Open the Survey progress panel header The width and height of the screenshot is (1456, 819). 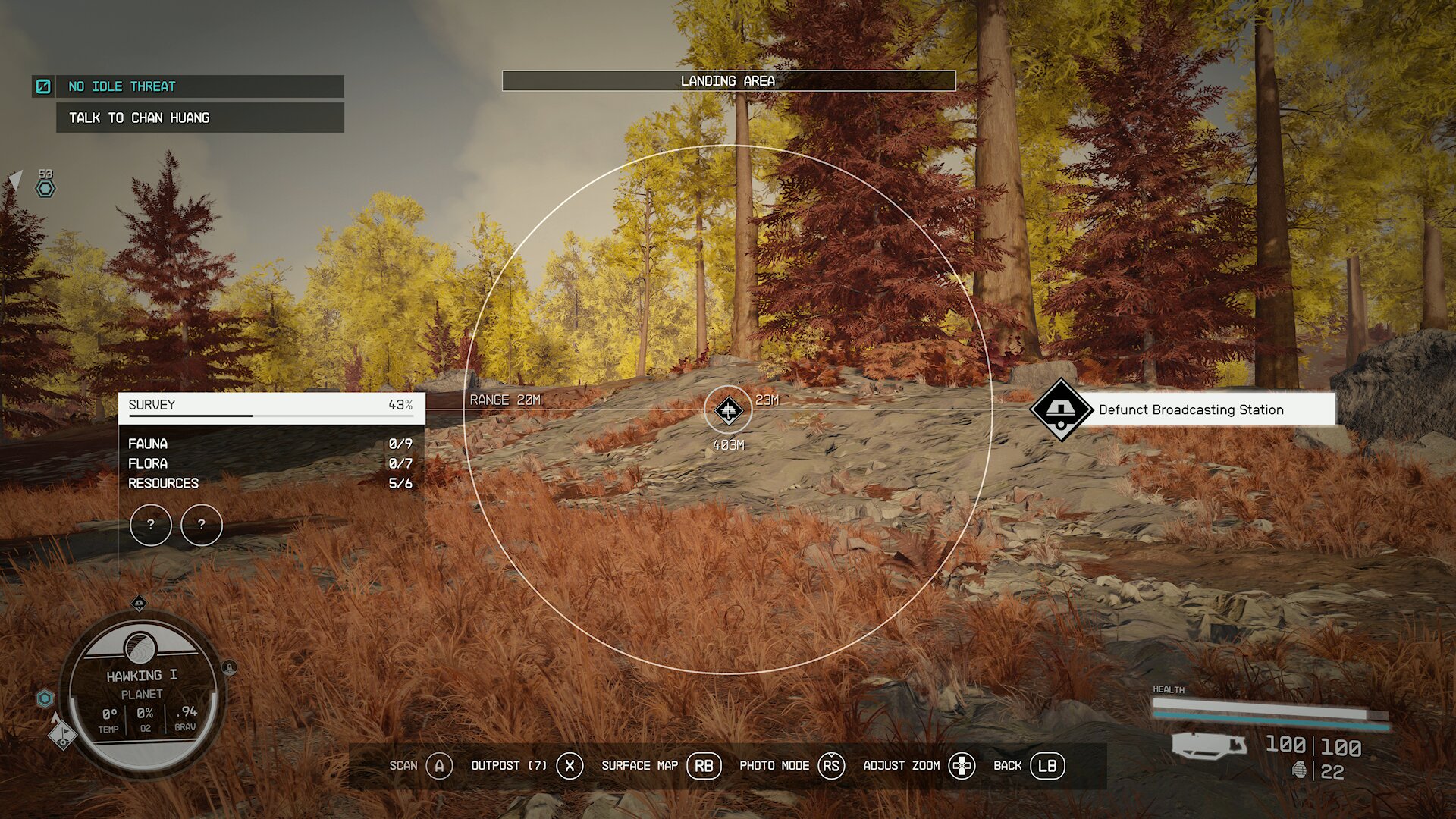click(271, 406)
